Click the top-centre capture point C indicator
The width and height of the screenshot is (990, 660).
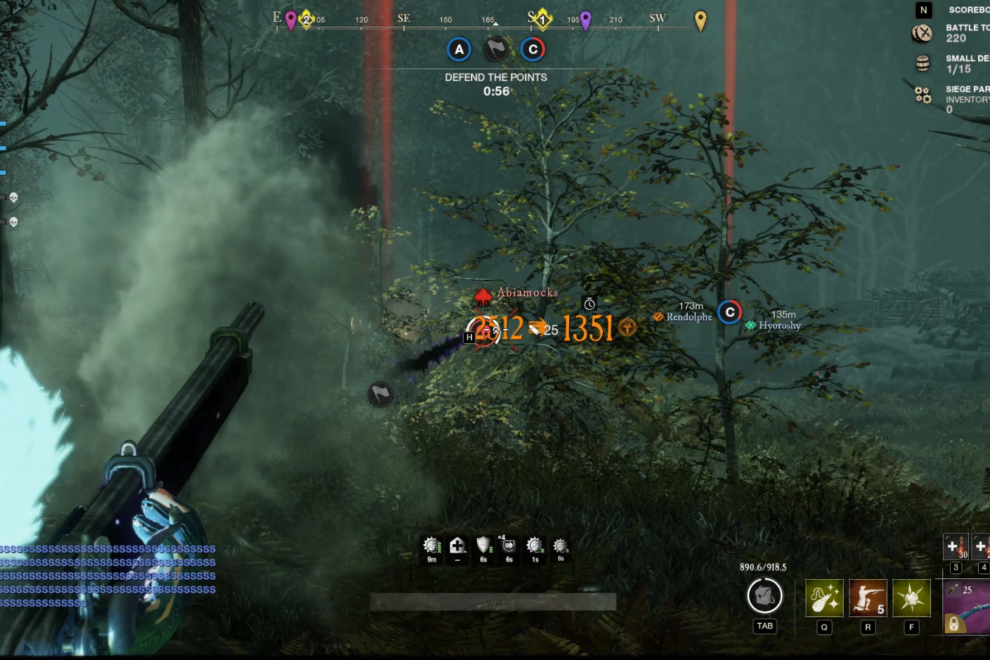[x=533, y=49]
